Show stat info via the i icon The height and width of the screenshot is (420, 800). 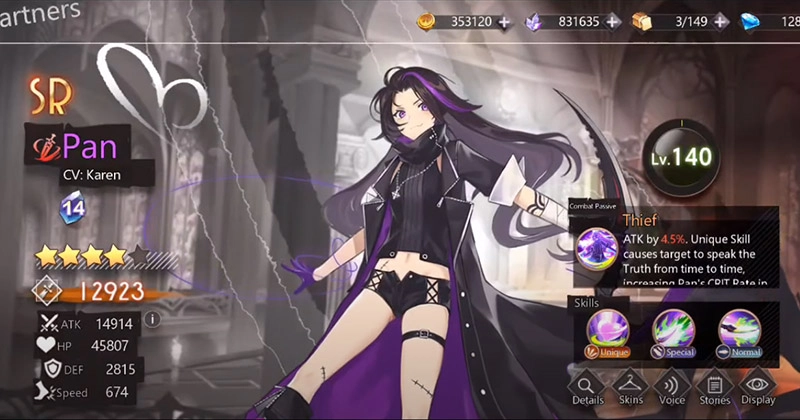coord(153,320)
